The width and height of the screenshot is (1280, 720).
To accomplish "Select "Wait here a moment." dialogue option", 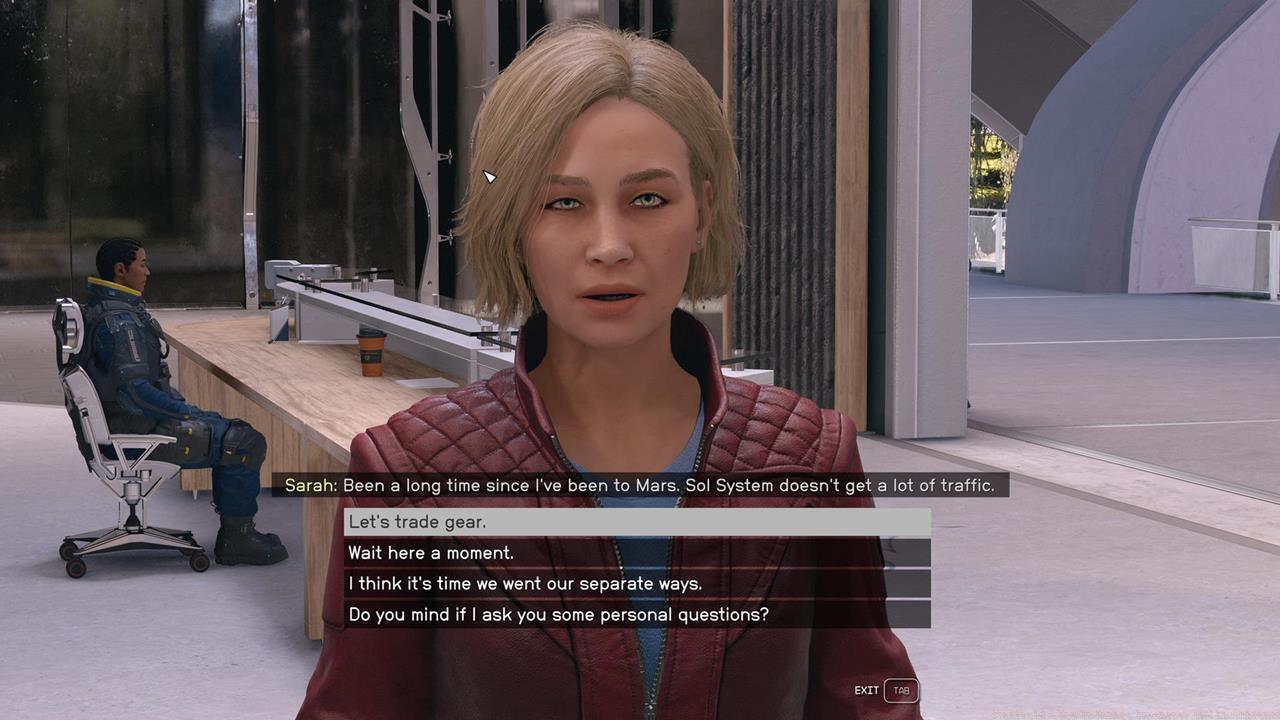I will click(x=636, y=553).
